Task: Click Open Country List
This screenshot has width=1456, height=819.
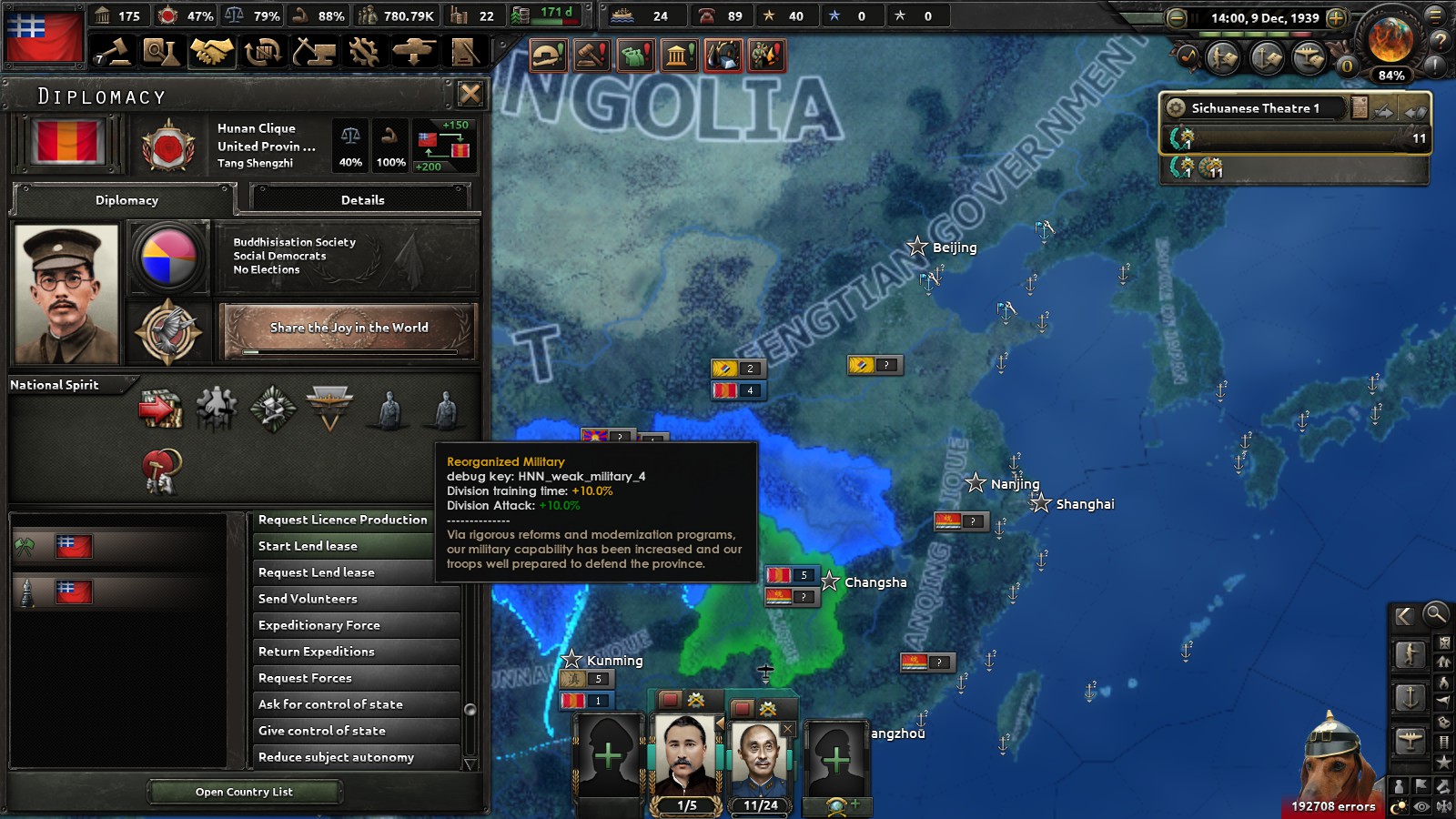Action: [x=244, y=792]
